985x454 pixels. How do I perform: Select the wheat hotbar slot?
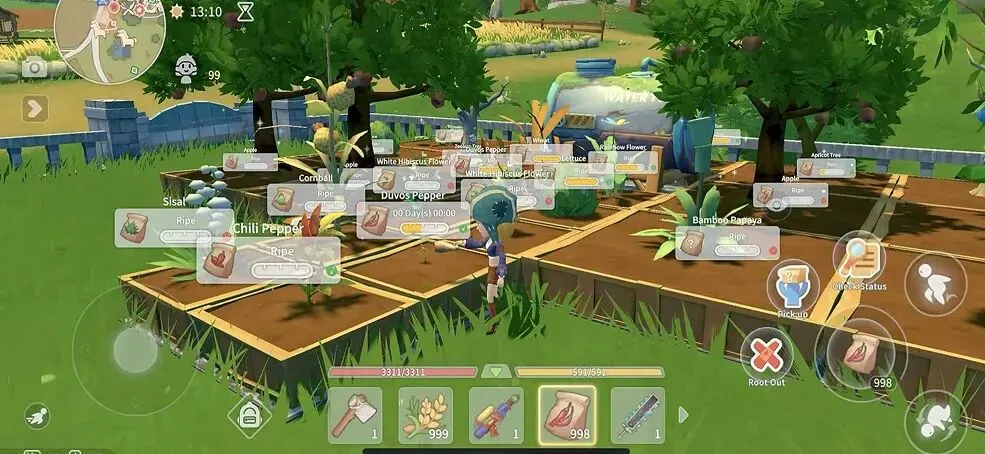point(425,415)
